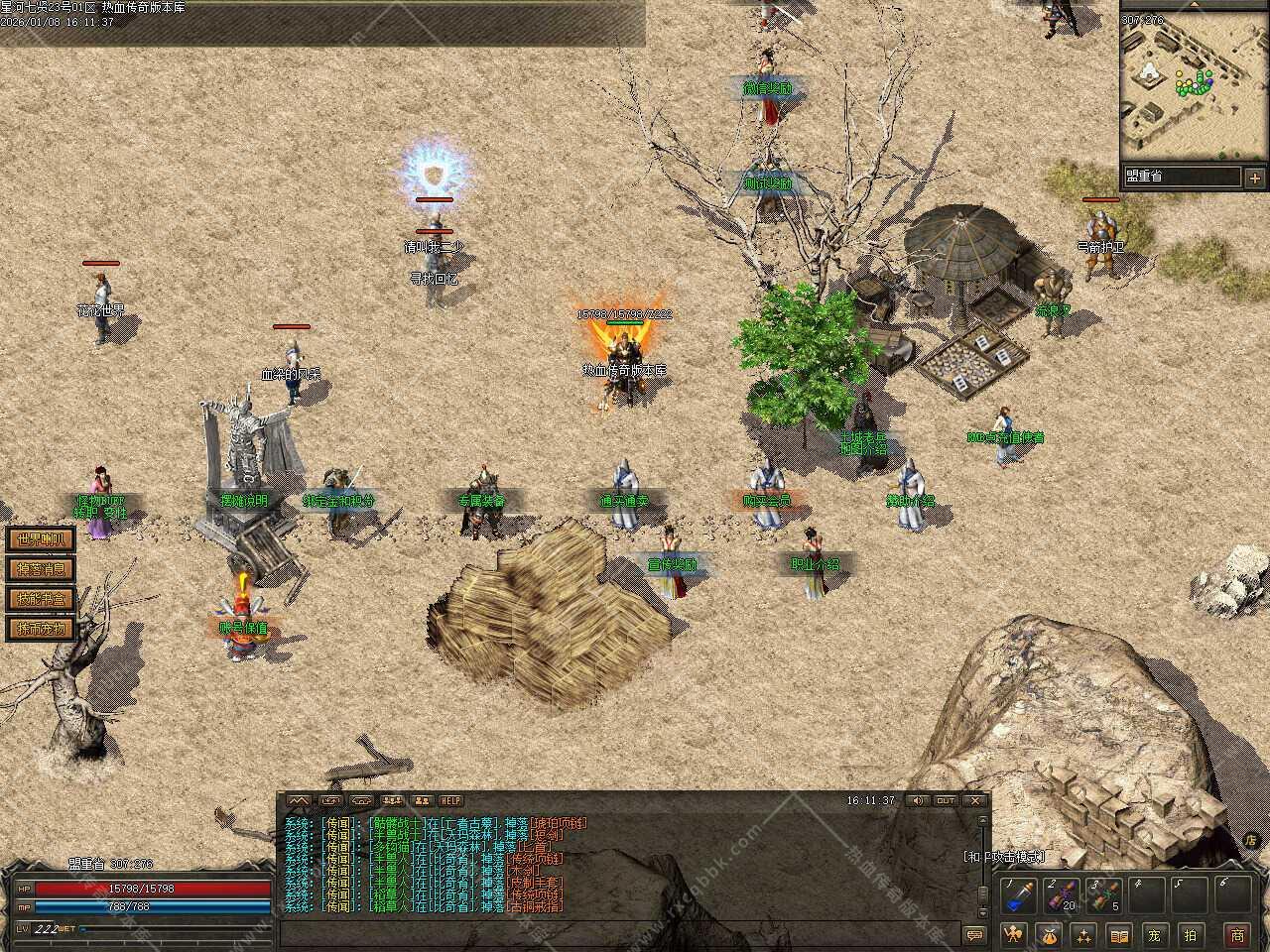The image size is (1270, 952).
Task: Open the bag inventory icon
Action: click(1049, 934)
